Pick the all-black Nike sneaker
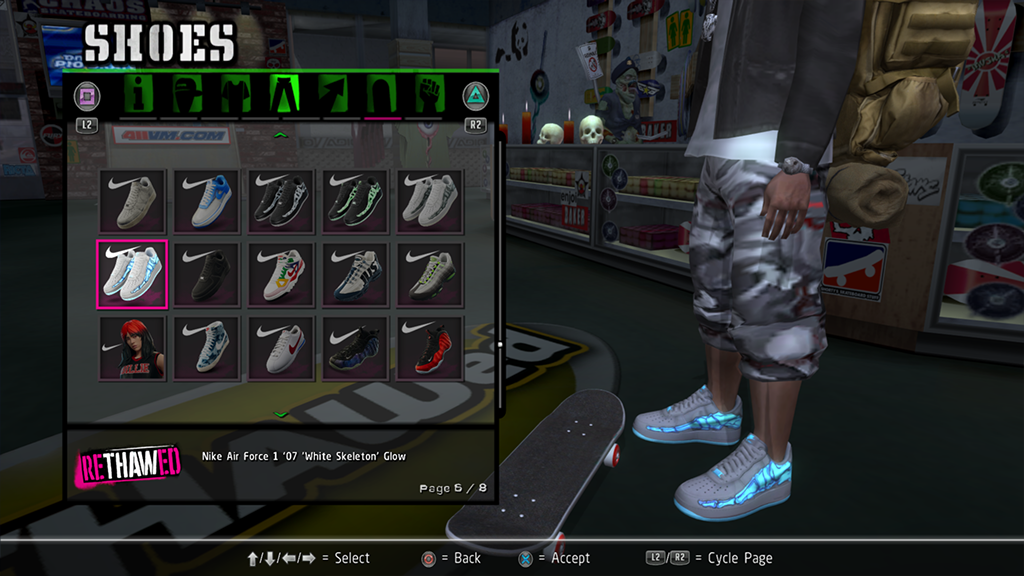This screenshot has width=1024, height=576. click(x=208, y=274)
